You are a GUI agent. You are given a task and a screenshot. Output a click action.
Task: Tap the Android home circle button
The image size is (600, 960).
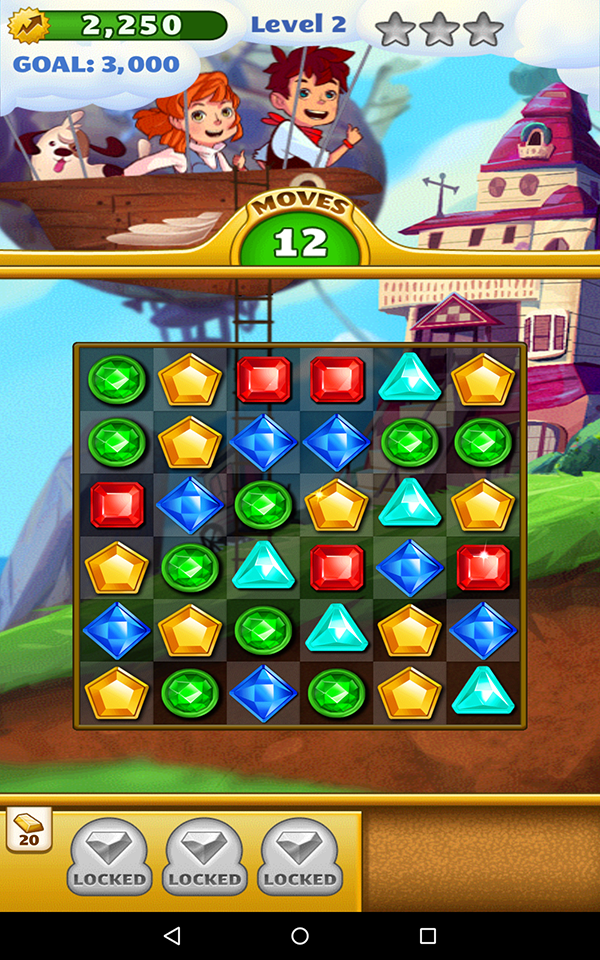(300, 936)
